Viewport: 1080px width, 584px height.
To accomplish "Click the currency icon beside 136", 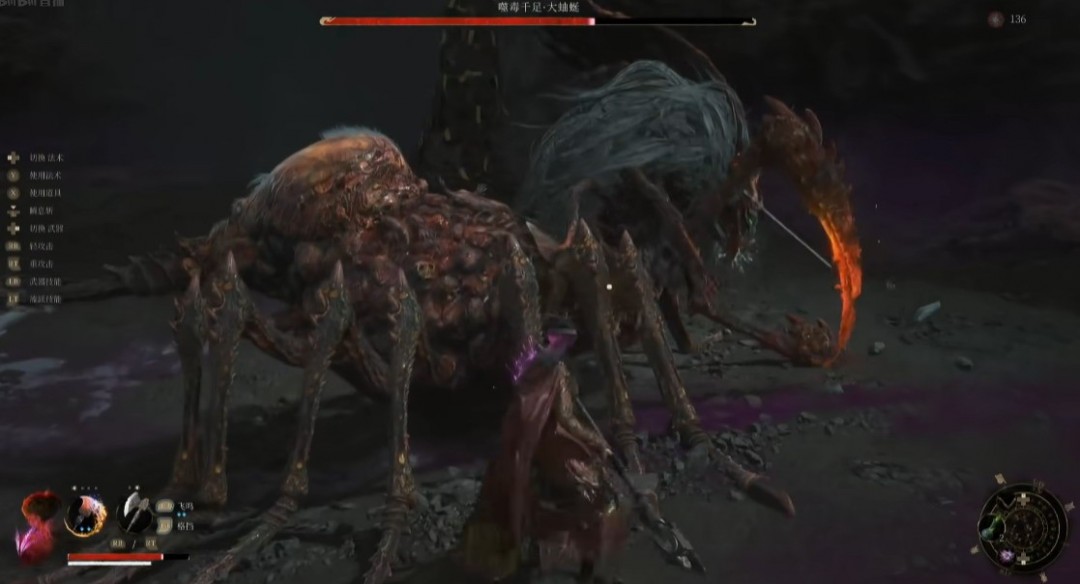I will click(x=995, y=19).
